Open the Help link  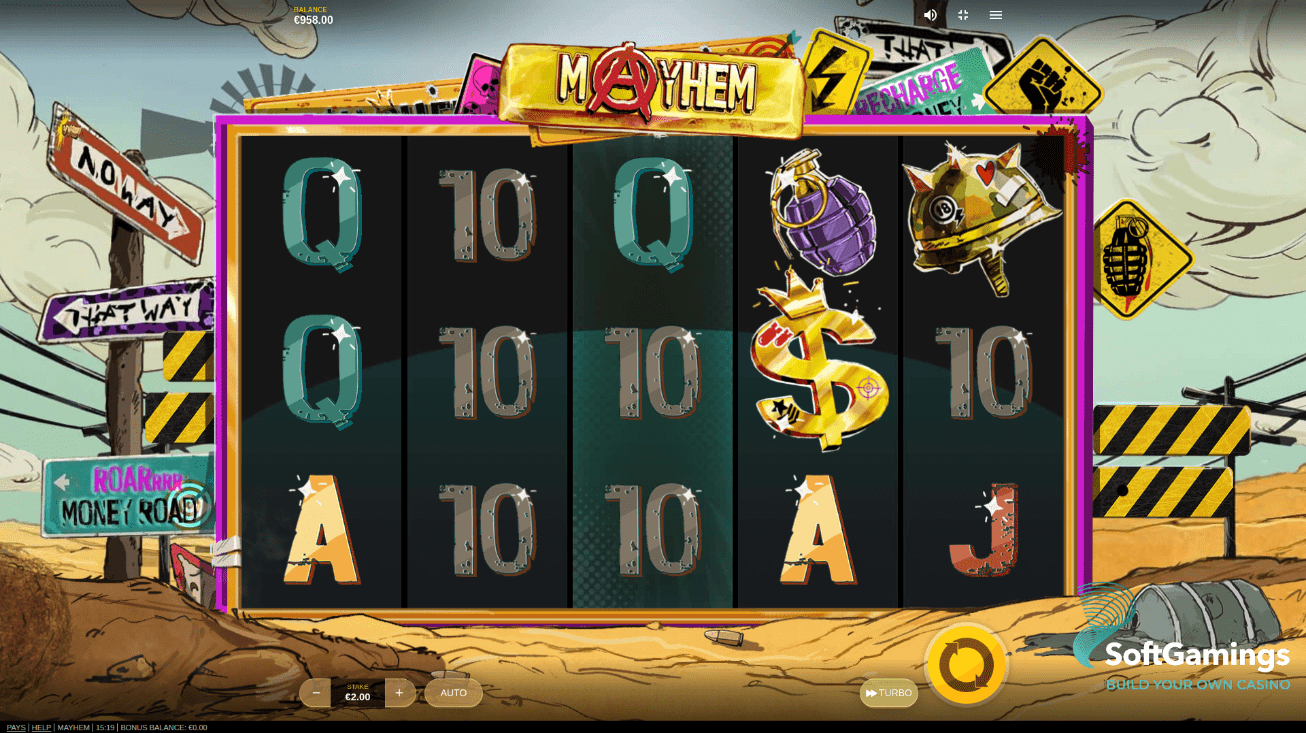(x=41, y=727)
